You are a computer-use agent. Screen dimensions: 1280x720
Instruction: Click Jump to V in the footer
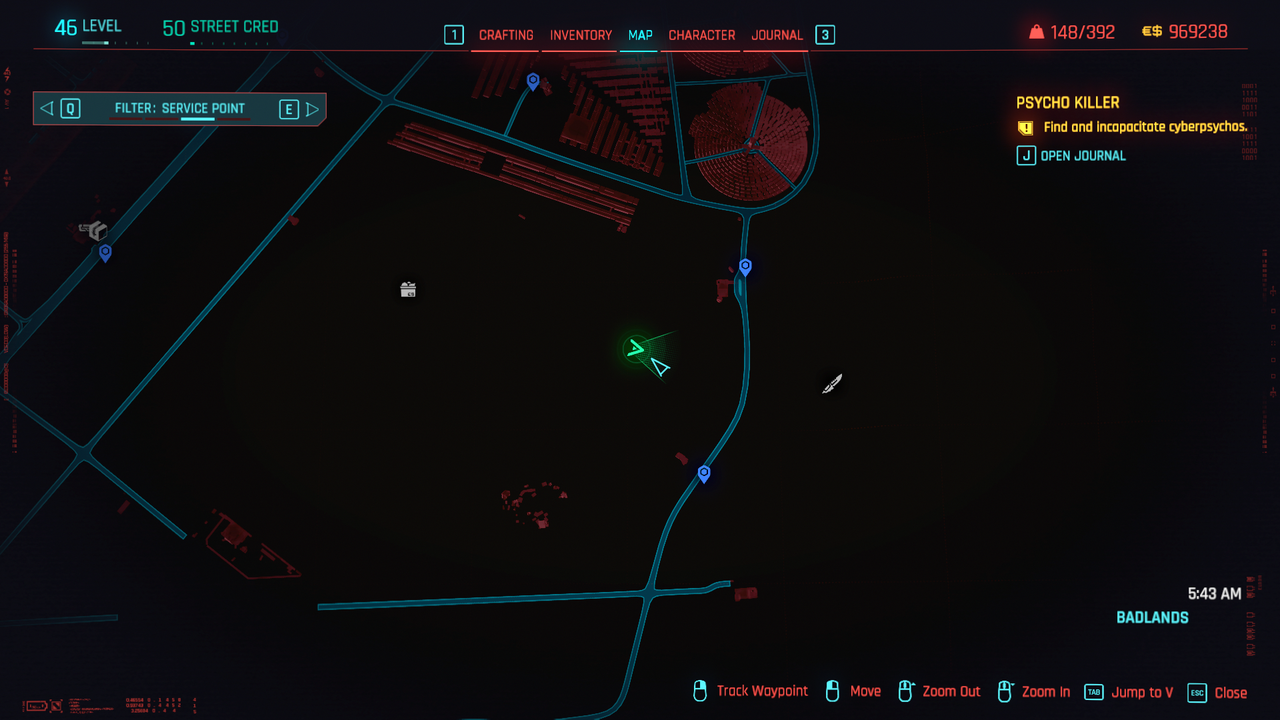click(1130, 692)
